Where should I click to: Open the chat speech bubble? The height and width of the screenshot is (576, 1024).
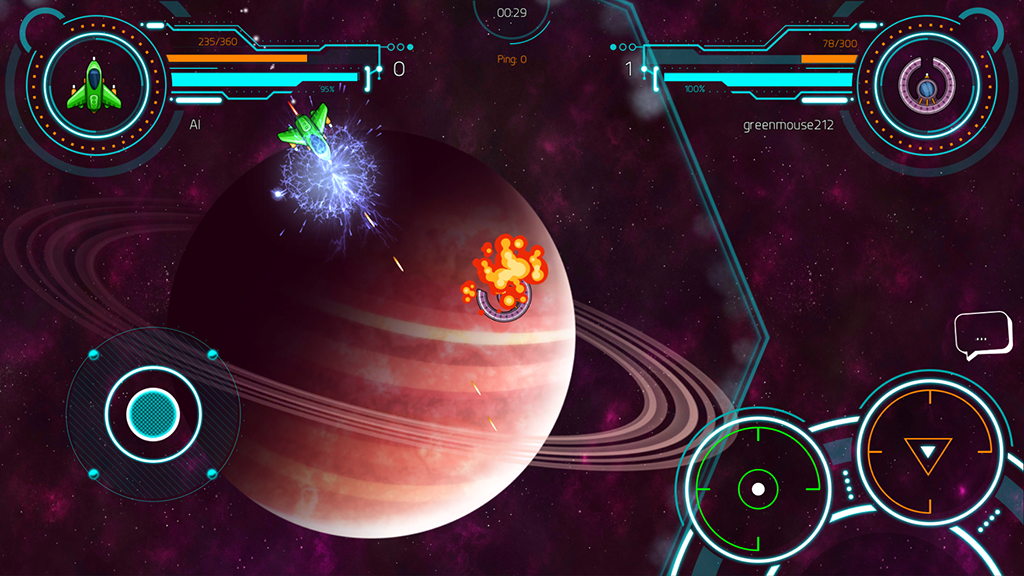[x=982, y=337]
